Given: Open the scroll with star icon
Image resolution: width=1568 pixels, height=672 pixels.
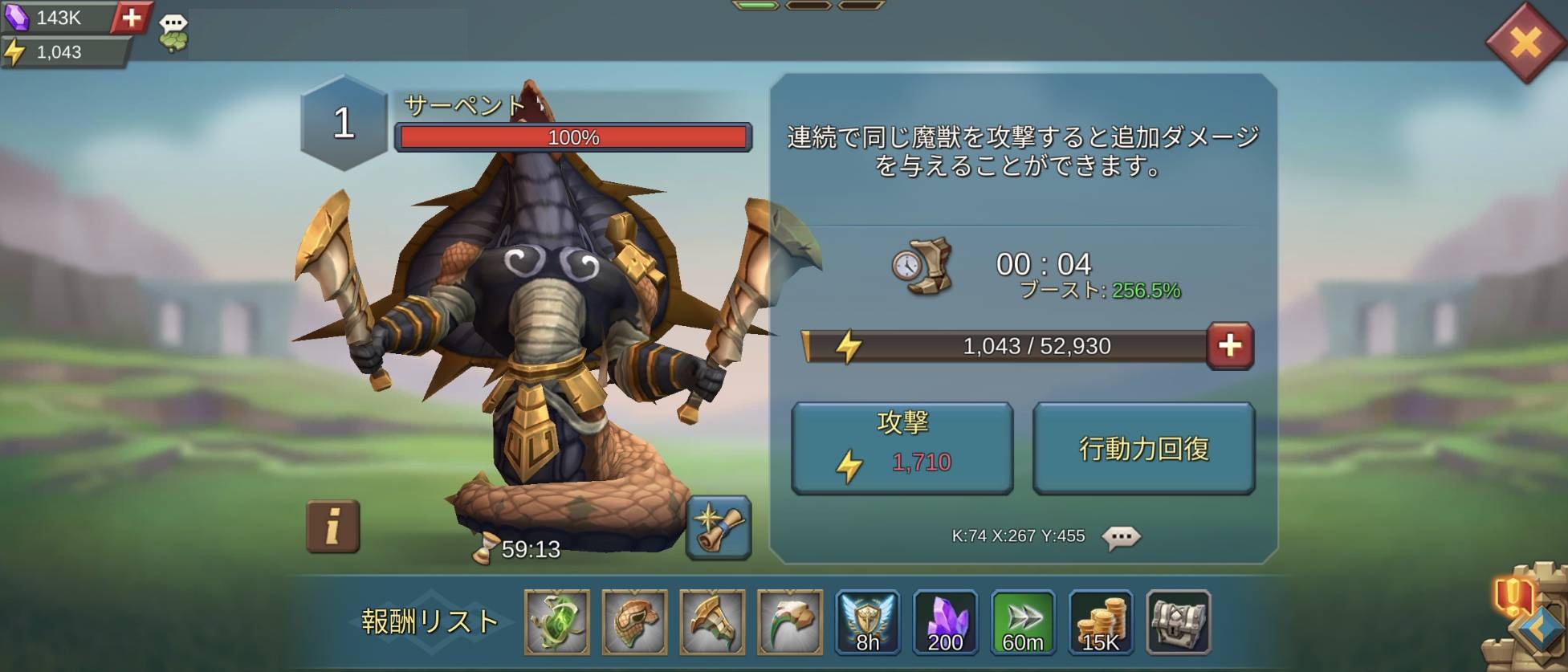Looking at the screenshot, I should tap(718, 527).
